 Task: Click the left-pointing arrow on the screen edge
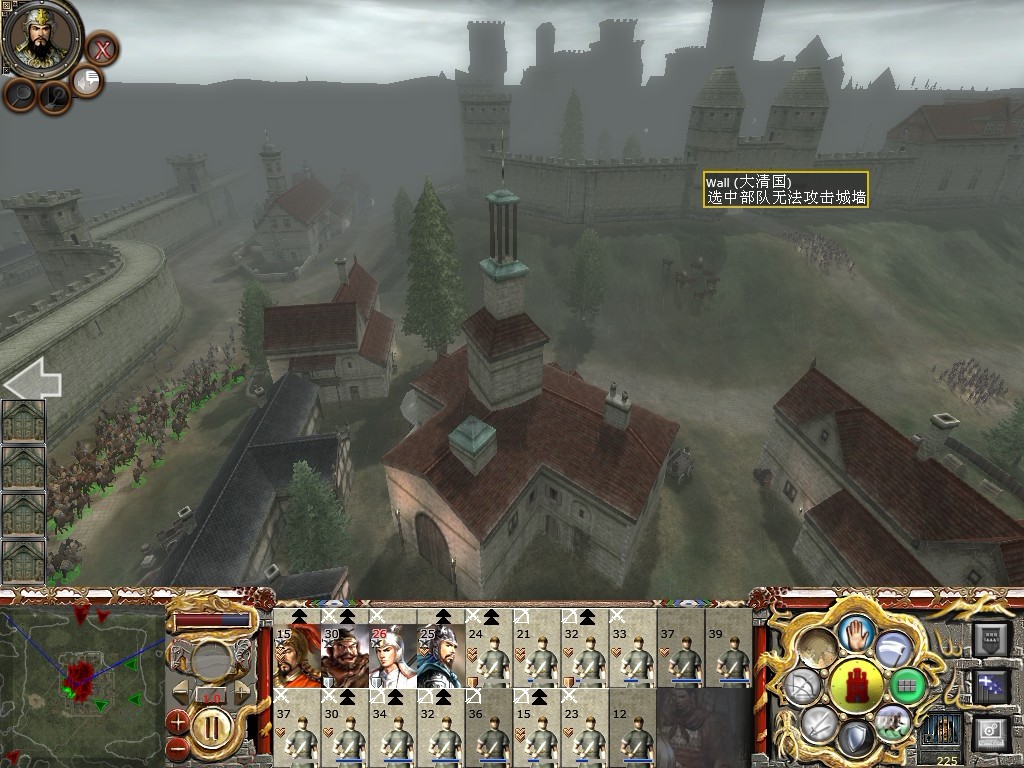coord(32,381)
